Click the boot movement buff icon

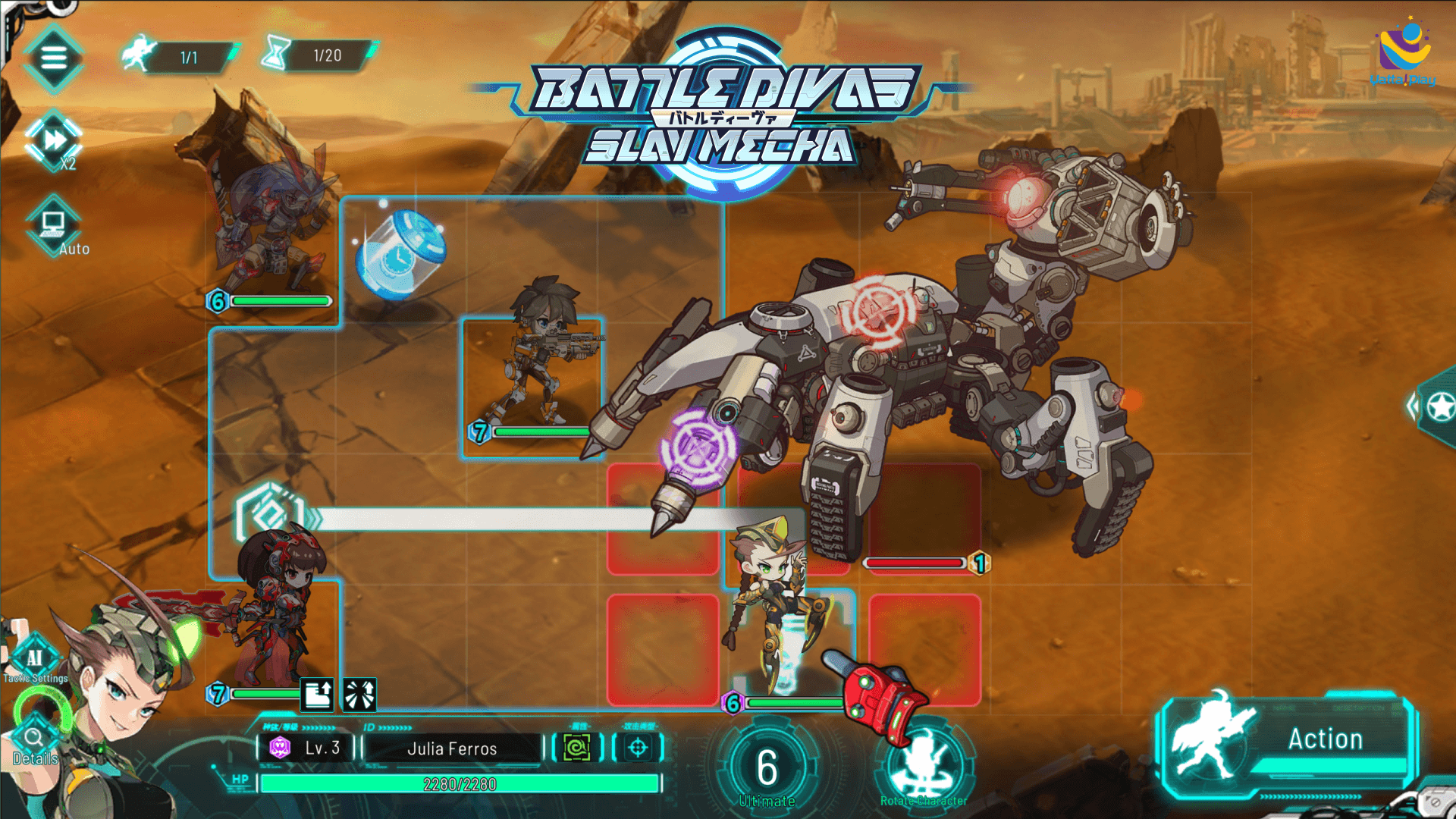317,694
